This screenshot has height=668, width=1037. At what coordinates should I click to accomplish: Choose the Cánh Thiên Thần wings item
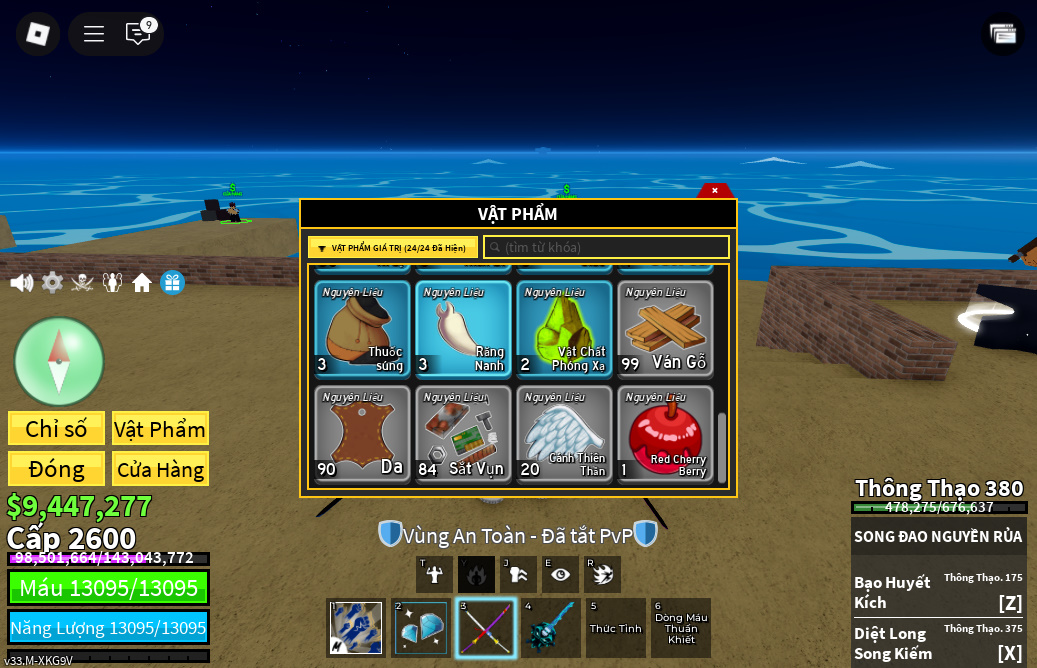tap(564, 434)
